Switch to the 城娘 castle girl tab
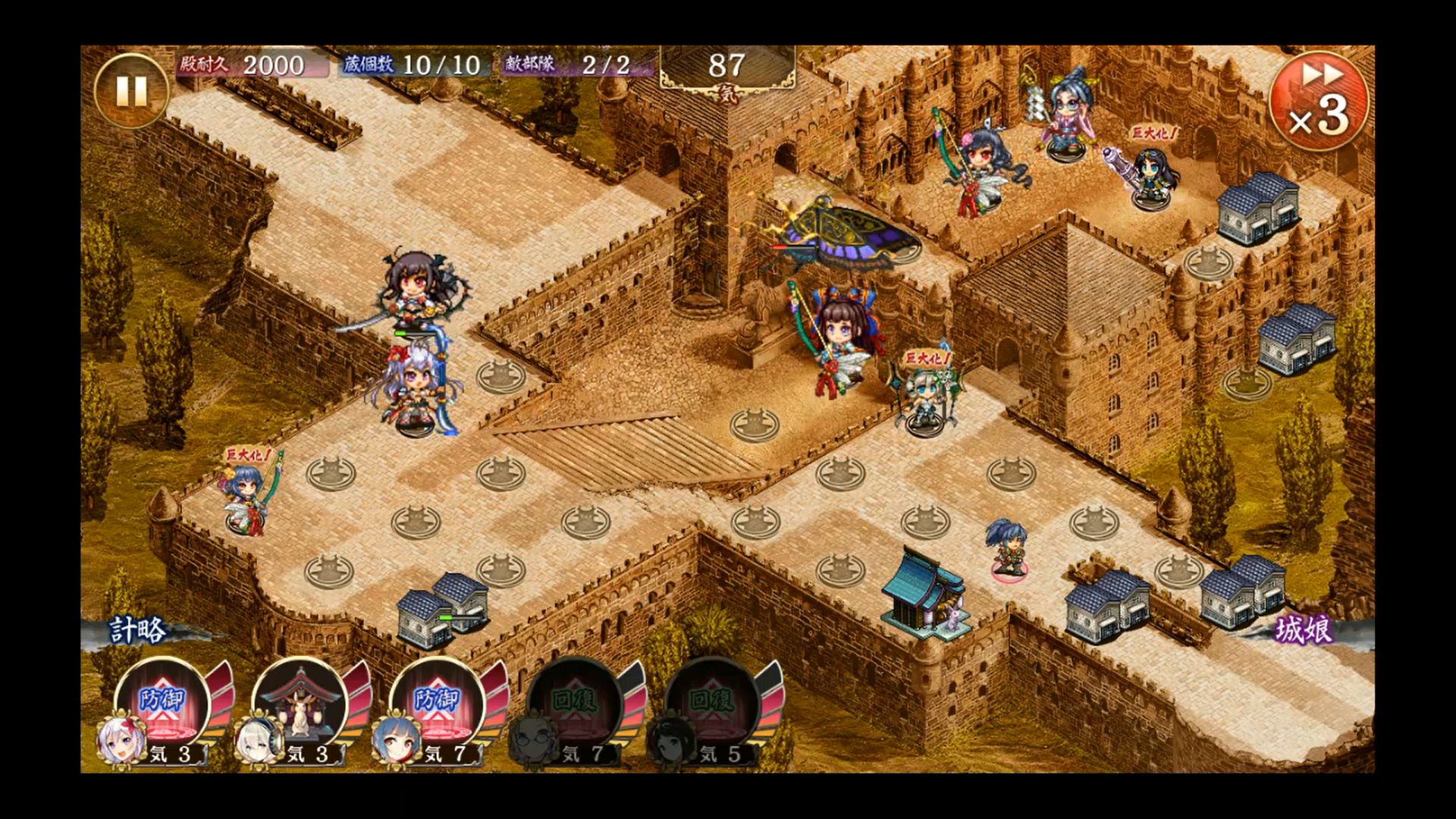 [x=1303, y=631]
